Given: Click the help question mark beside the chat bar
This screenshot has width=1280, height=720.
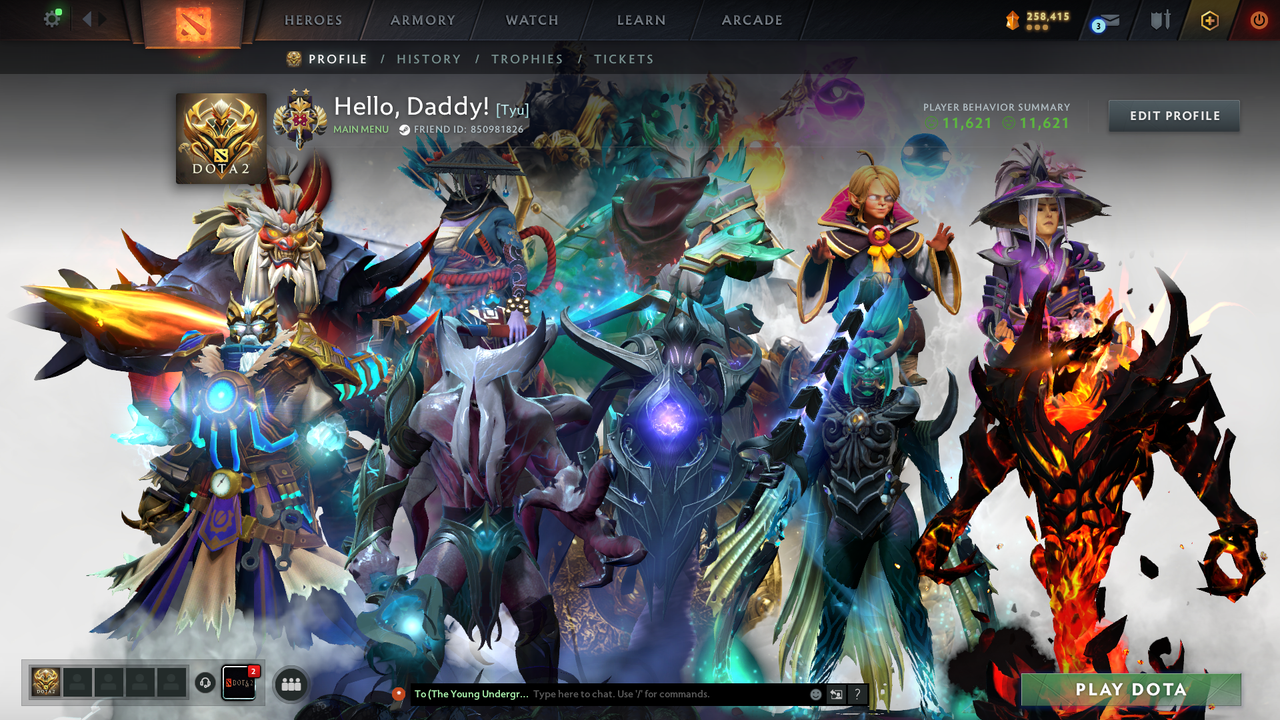Looking at the screenshot, I should click(857, 694).
